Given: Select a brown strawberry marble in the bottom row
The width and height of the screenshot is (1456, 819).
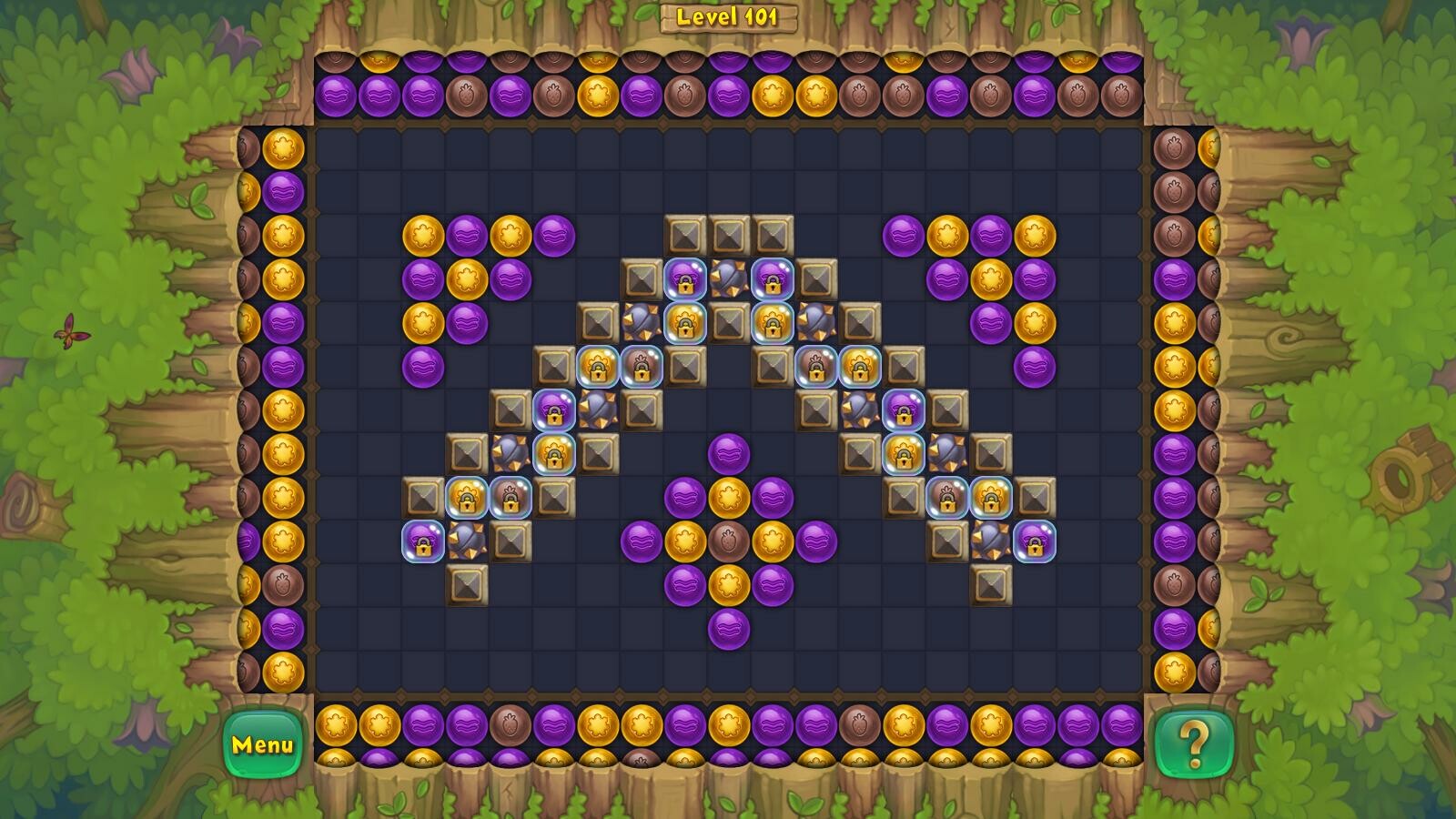Looking at the screenshot, I should click(510, 728).
